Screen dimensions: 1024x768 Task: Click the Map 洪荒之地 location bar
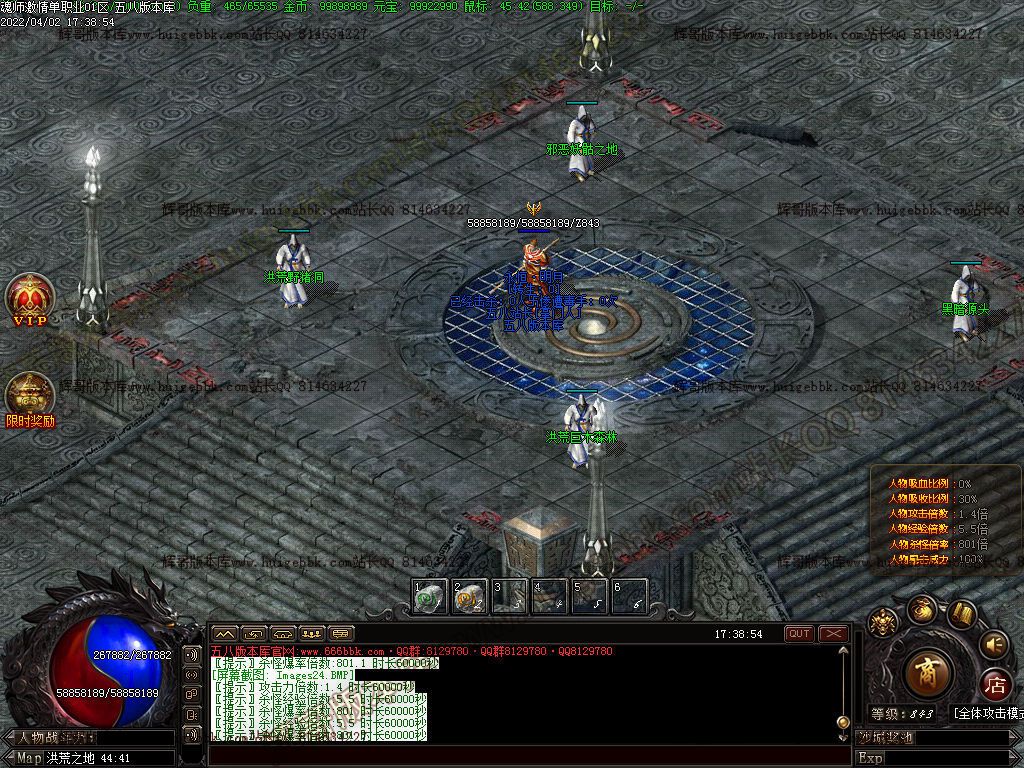click(90, 758)
